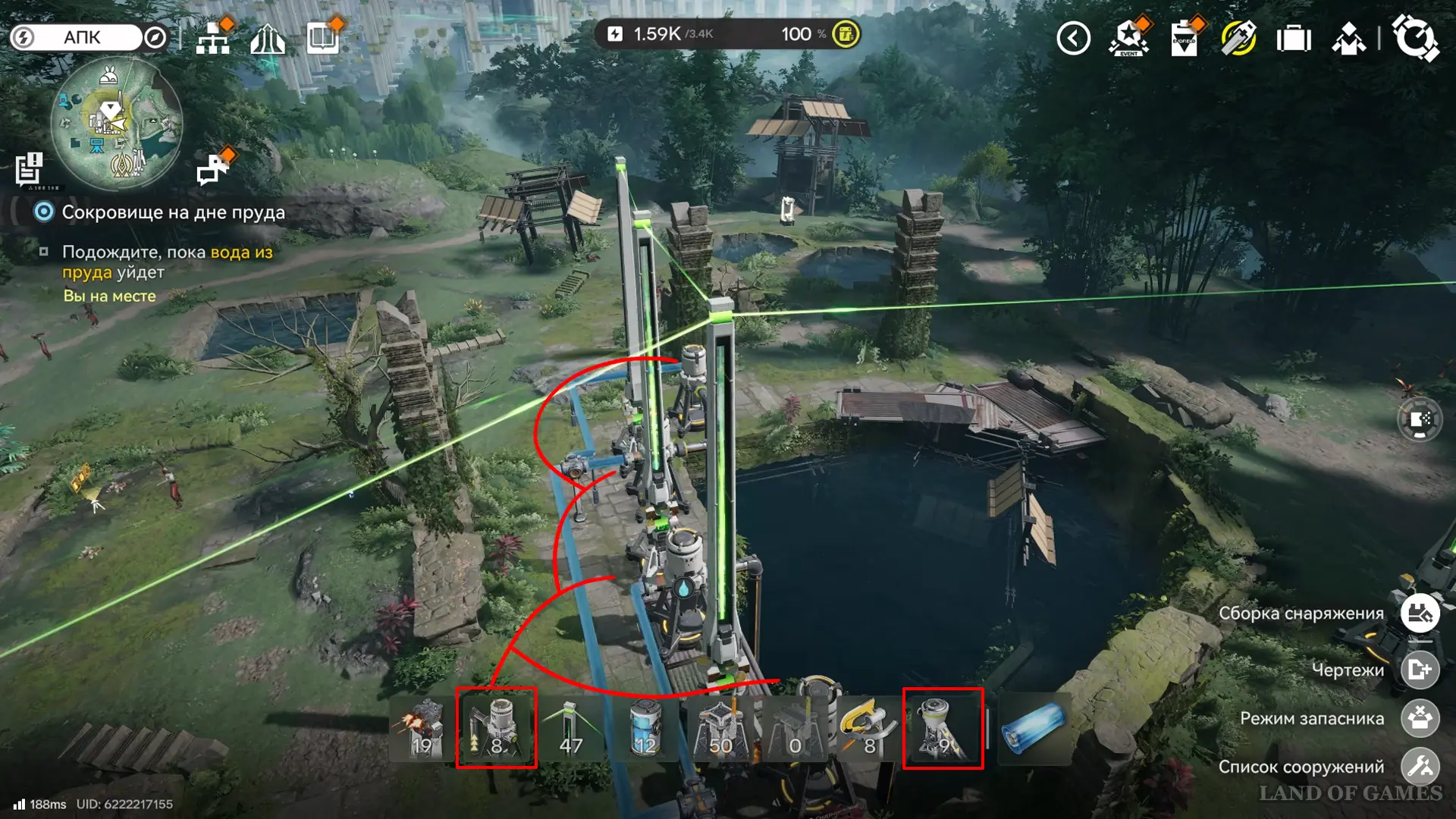The width and height of the screenshot is (1456, 819).
Task: Choose the green power pylon slot (47)
Action: tap(571, 728)
